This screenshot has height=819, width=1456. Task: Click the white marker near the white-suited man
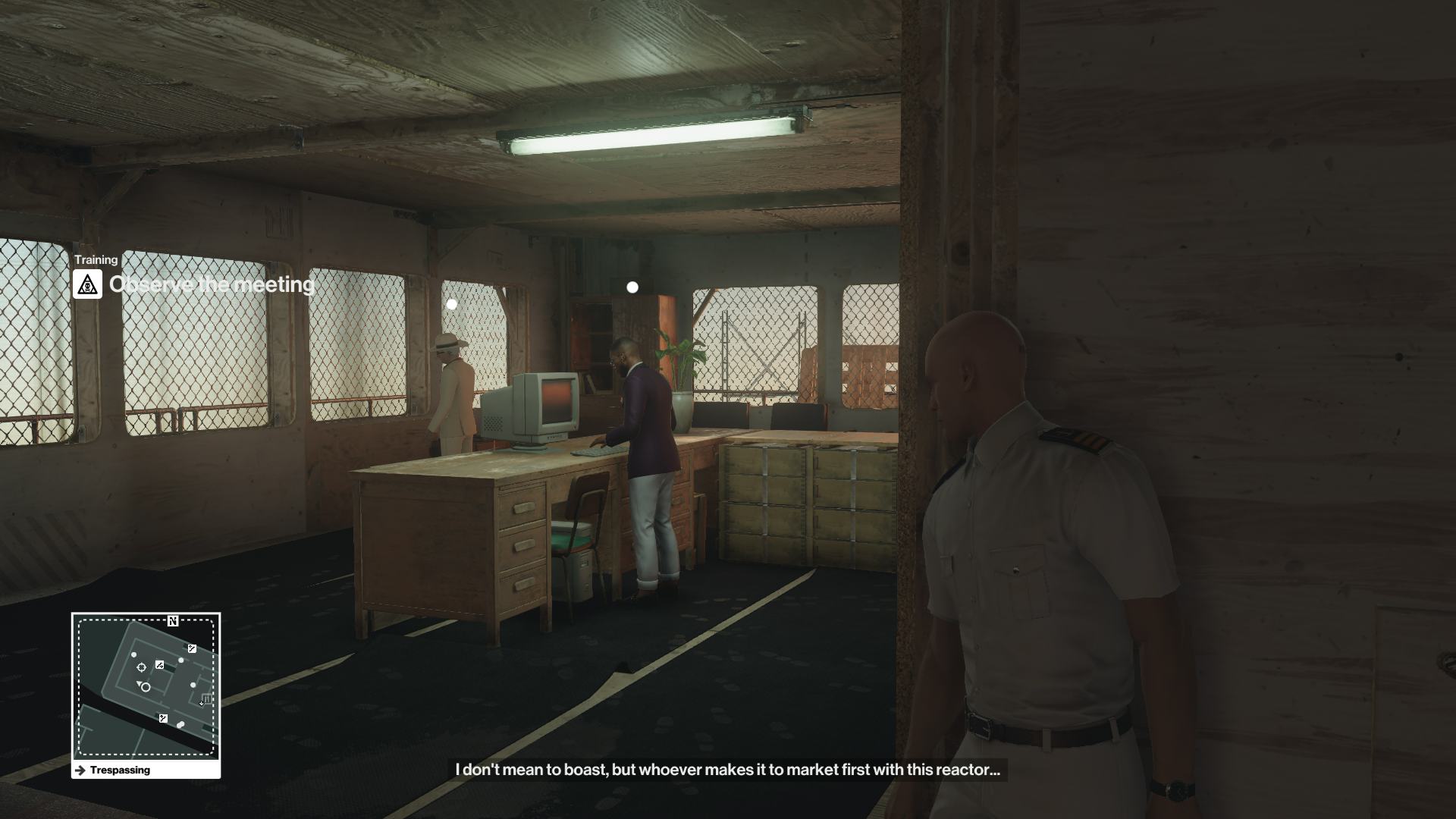(453, 303)
